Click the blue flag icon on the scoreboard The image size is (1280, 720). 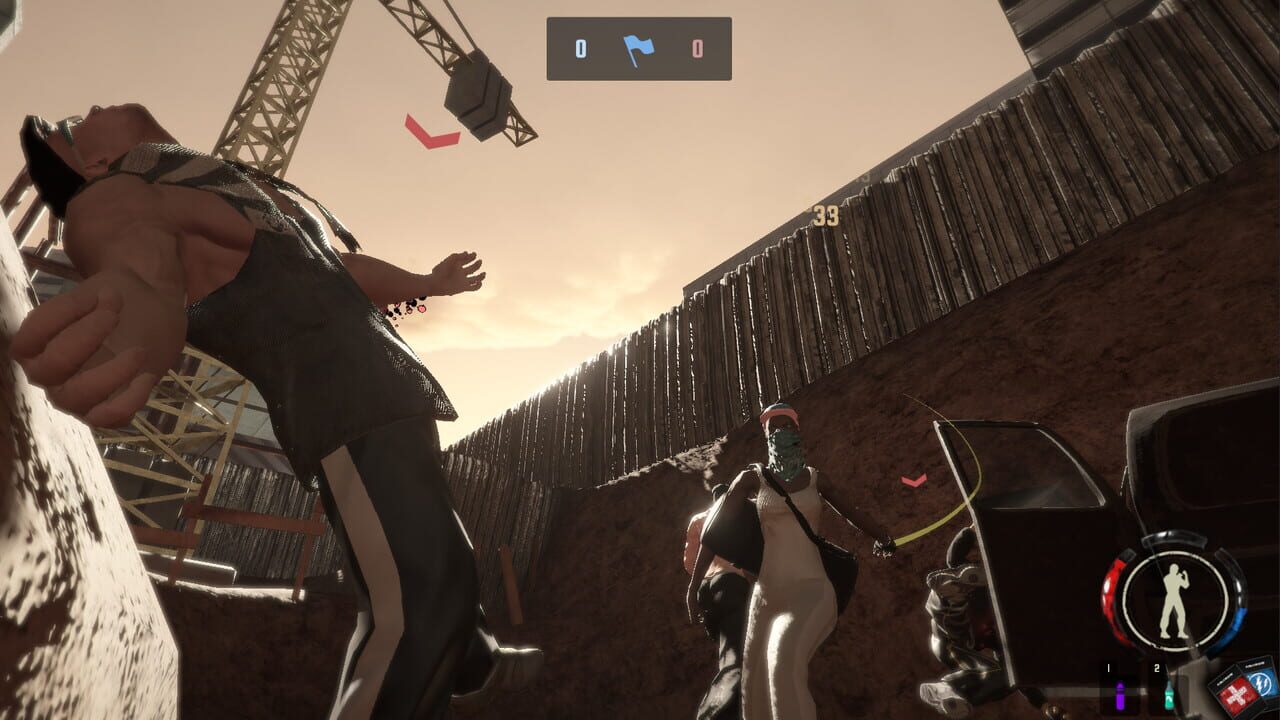pos(640,49)
